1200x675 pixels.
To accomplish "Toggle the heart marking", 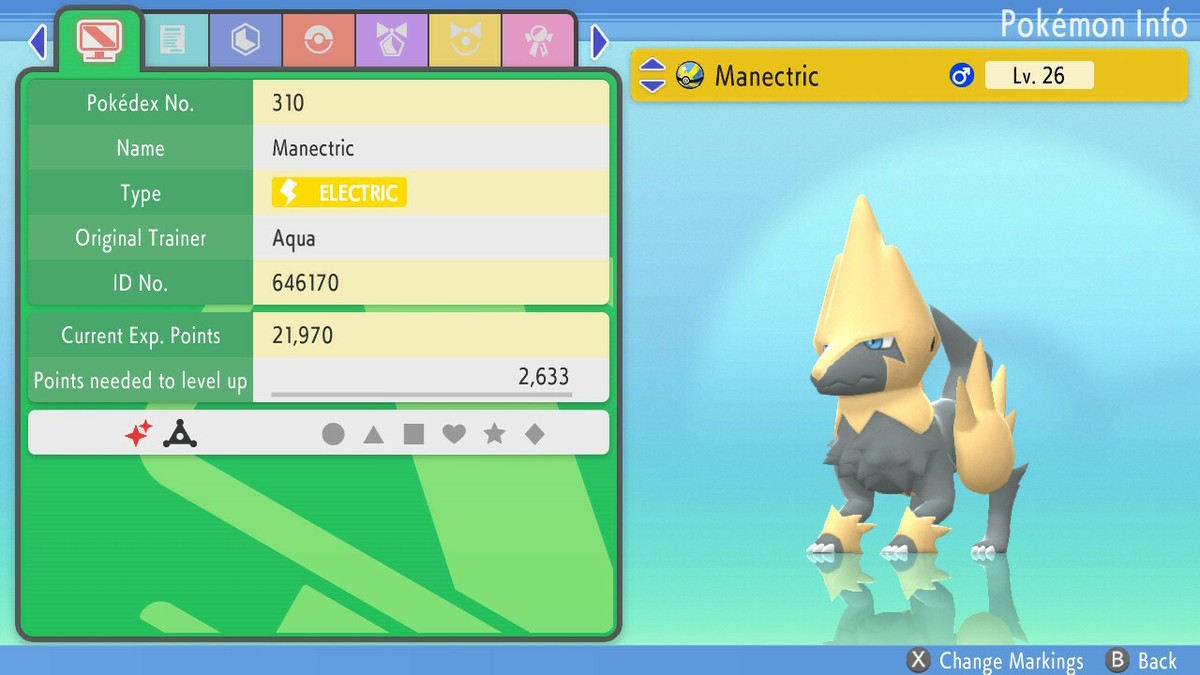I will [x=454, y=434].
